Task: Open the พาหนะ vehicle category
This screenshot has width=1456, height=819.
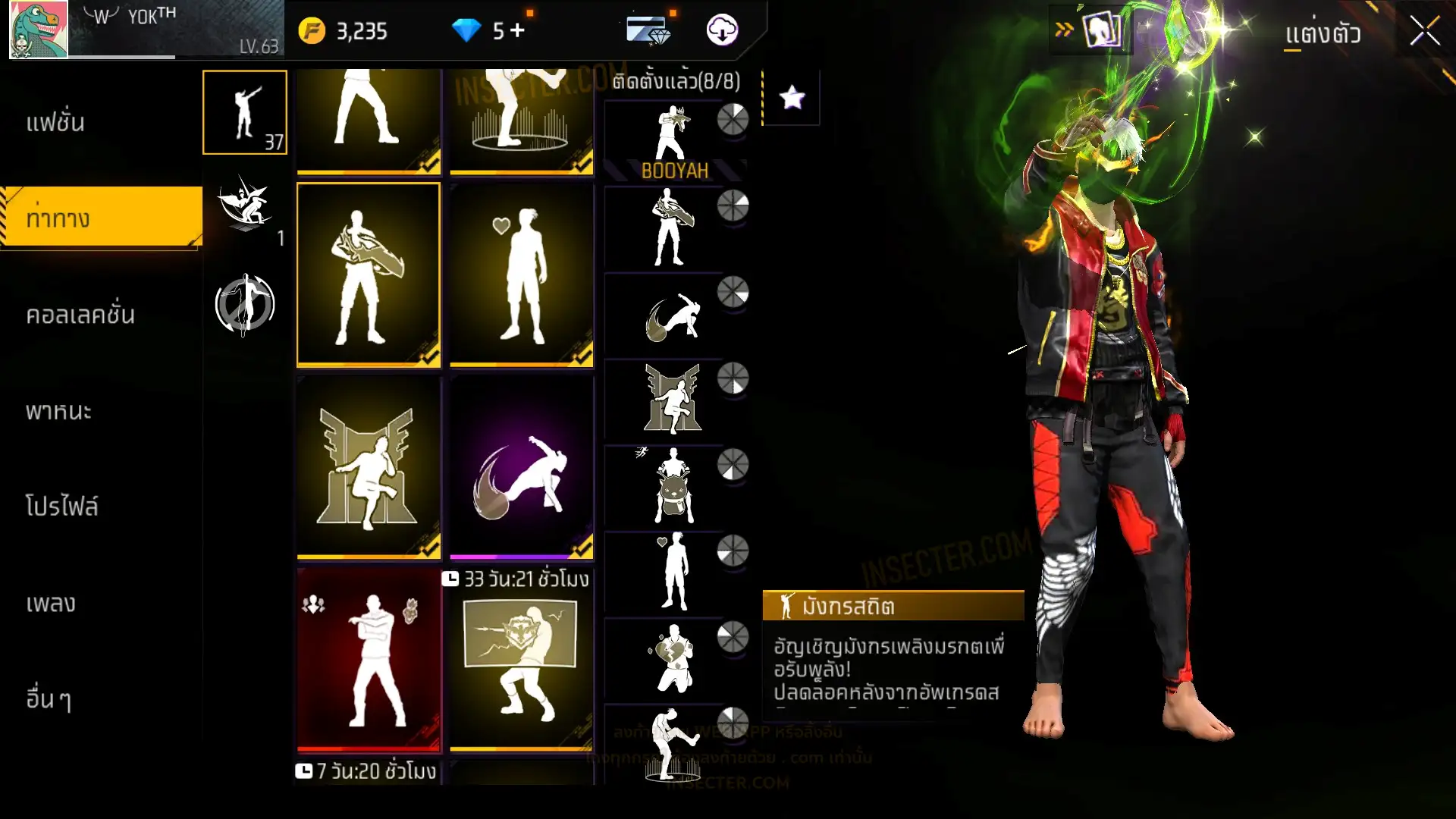Action: [58, 411]
